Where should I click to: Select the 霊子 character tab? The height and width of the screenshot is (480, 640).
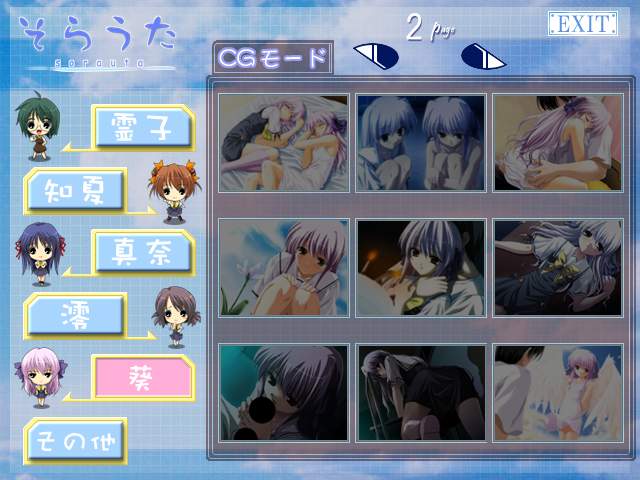click(x=141, y=127)
